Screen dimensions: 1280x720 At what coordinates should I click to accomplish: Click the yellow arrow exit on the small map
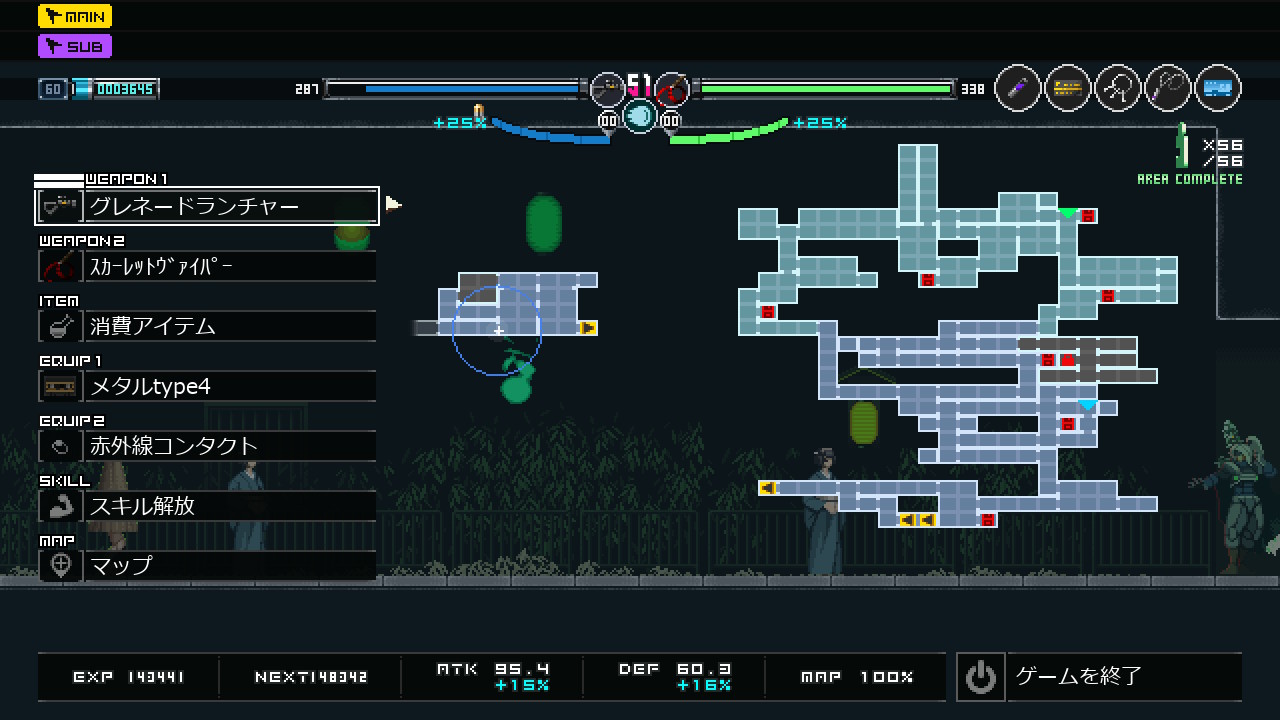click(x=588, y=328)
